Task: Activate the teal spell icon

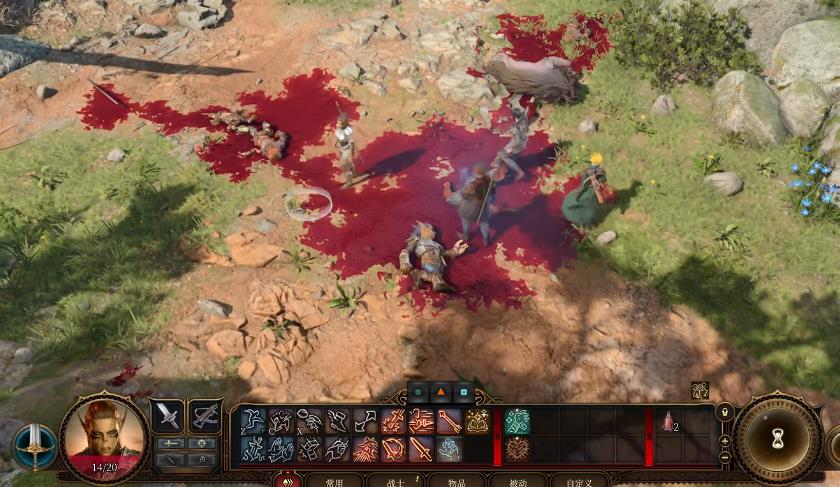Action: [x=517, y=421]
